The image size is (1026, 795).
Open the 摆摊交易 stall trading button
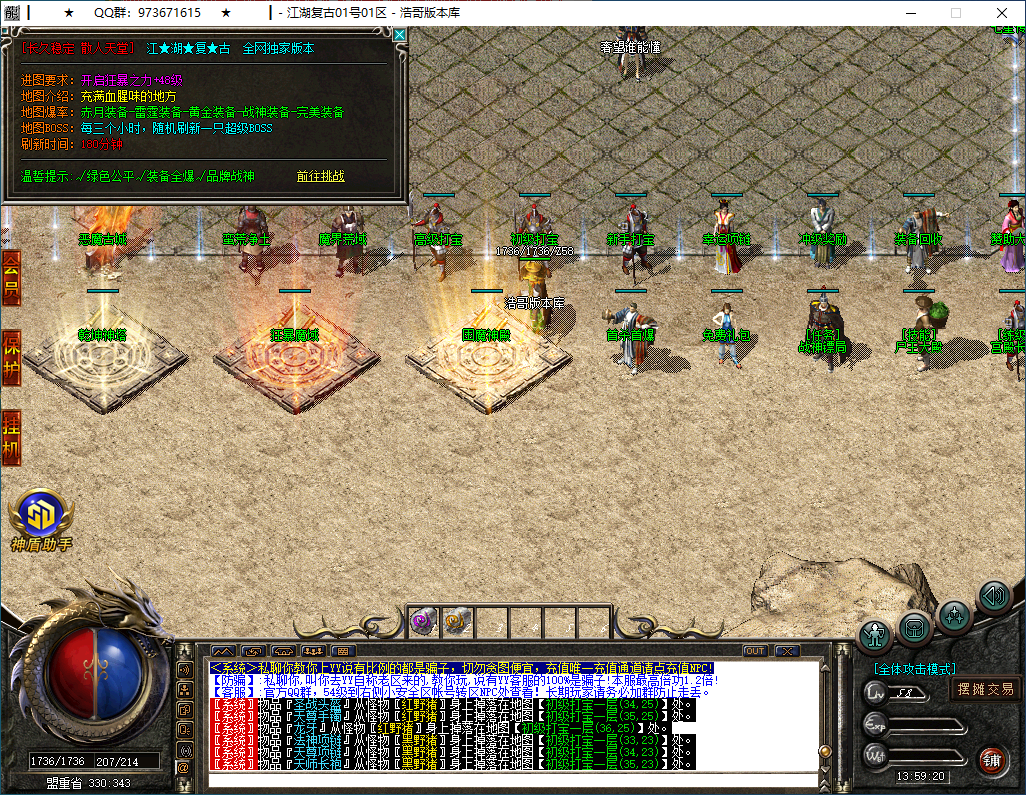tap(985, 688)
